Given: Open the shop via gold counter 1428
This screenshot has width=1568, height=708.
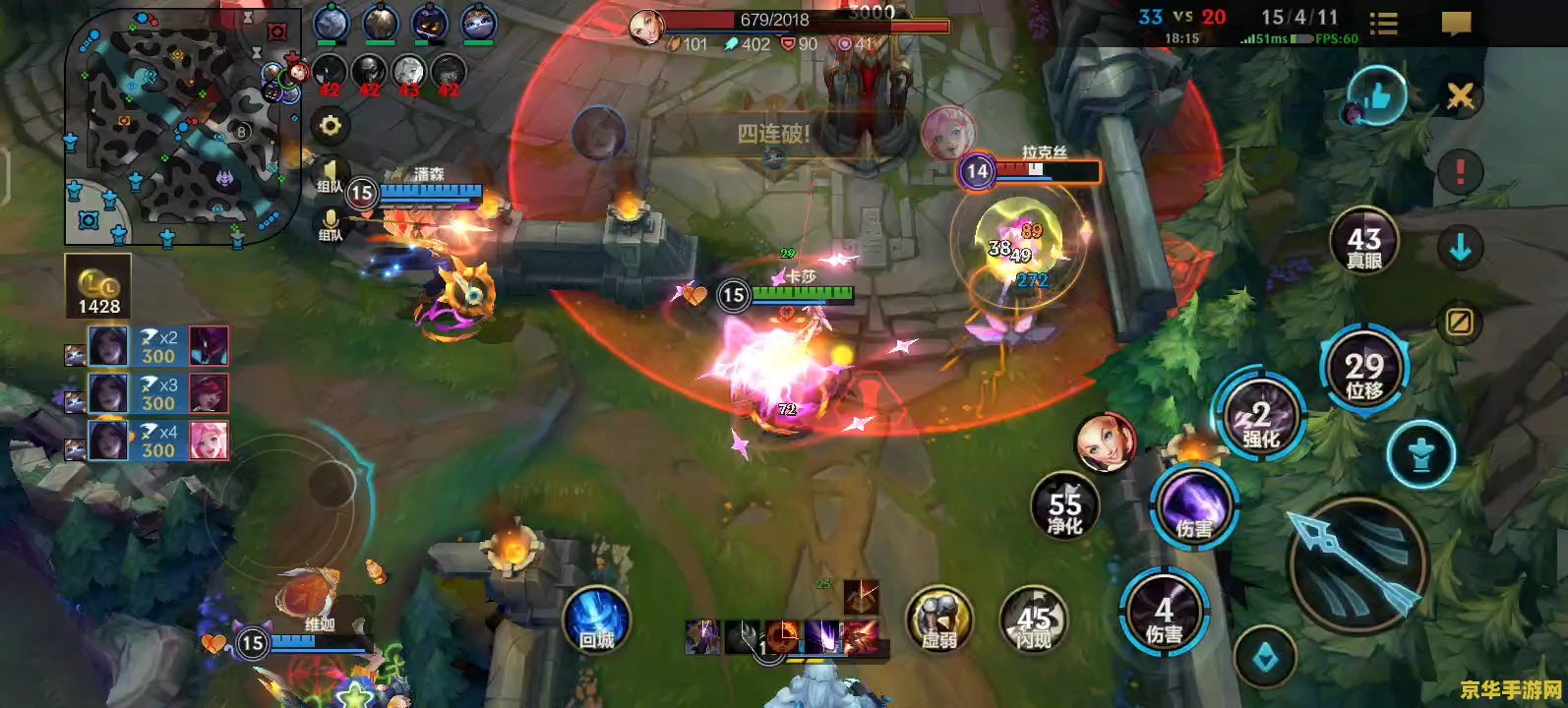Looking at the screenshot, I should click(98, 287).
